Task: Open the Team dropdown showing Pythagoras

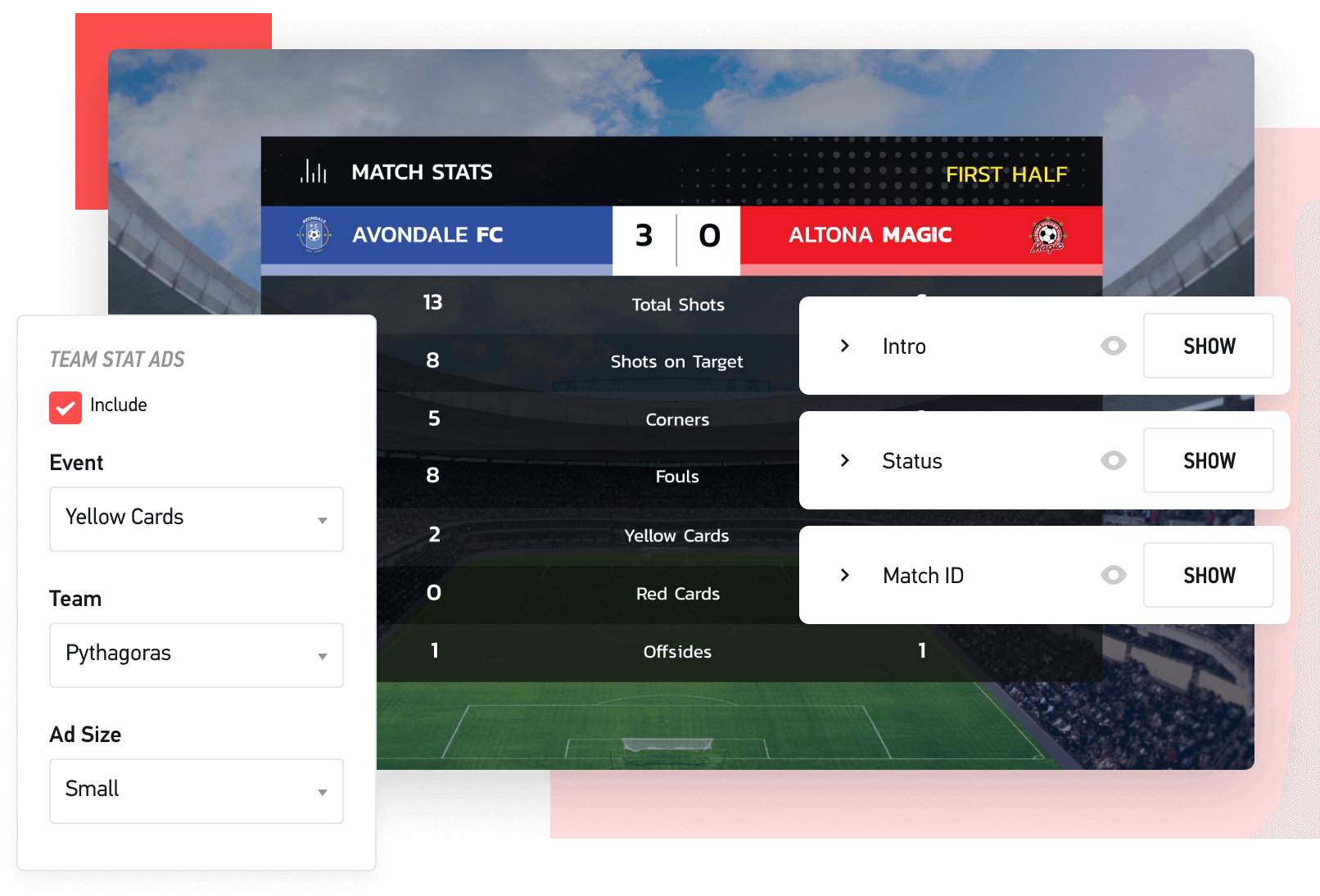Action: pos(196,654)
